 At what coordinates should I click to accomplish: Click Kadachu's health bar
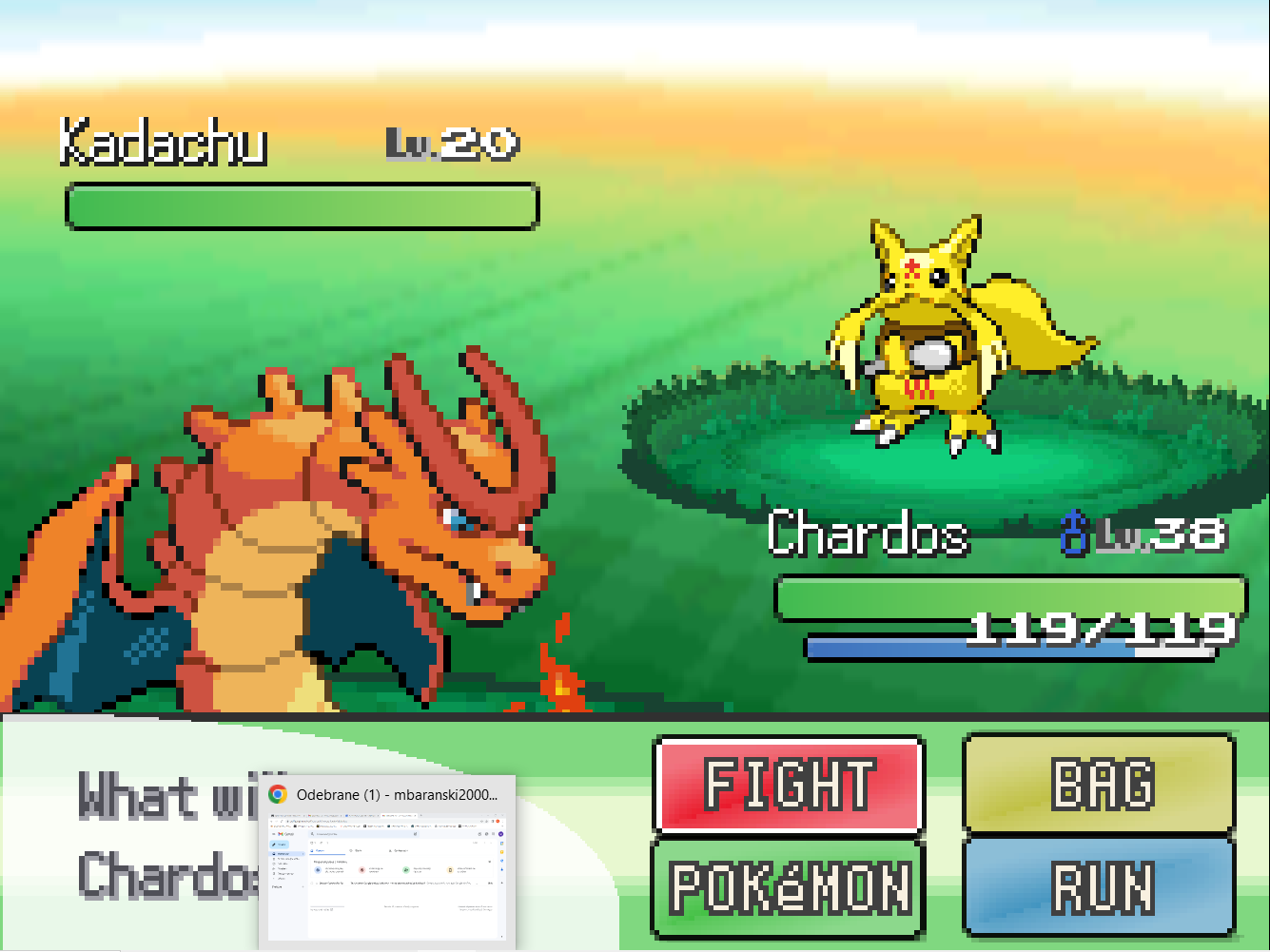(x=302, y=206)
